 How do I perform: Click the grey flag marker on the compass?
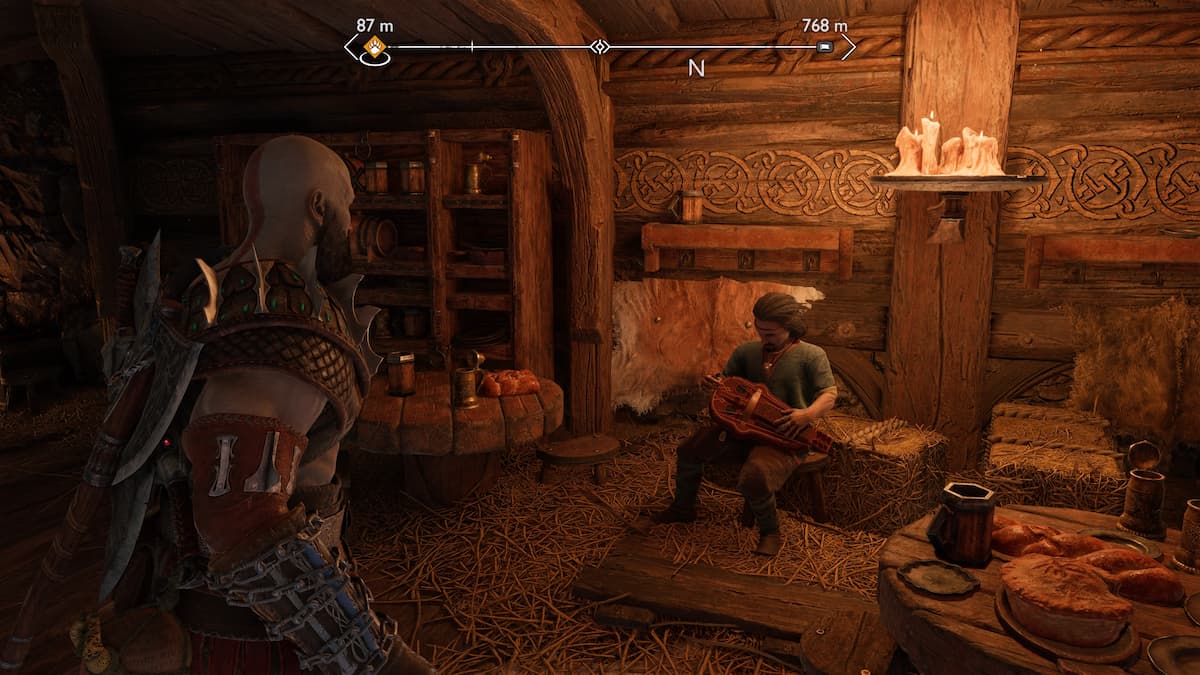(824, 47)
